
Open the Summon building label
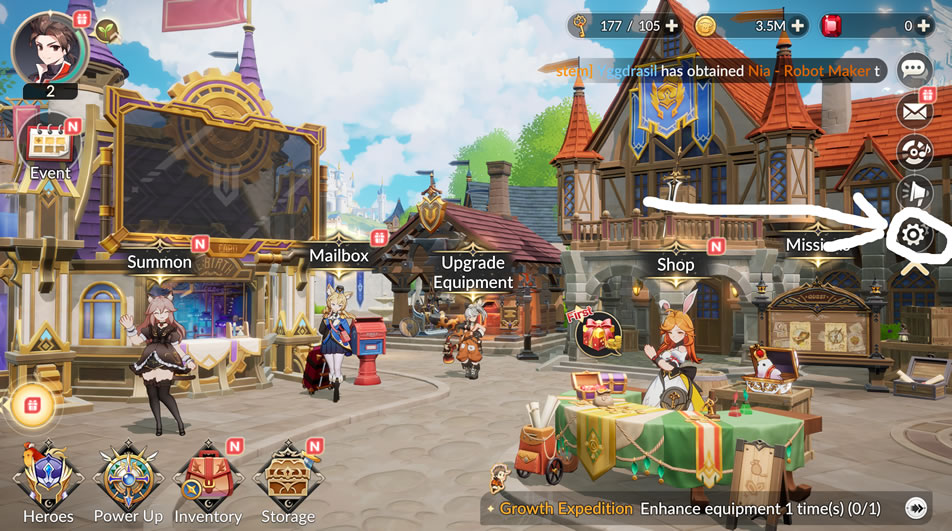(159, 262)
